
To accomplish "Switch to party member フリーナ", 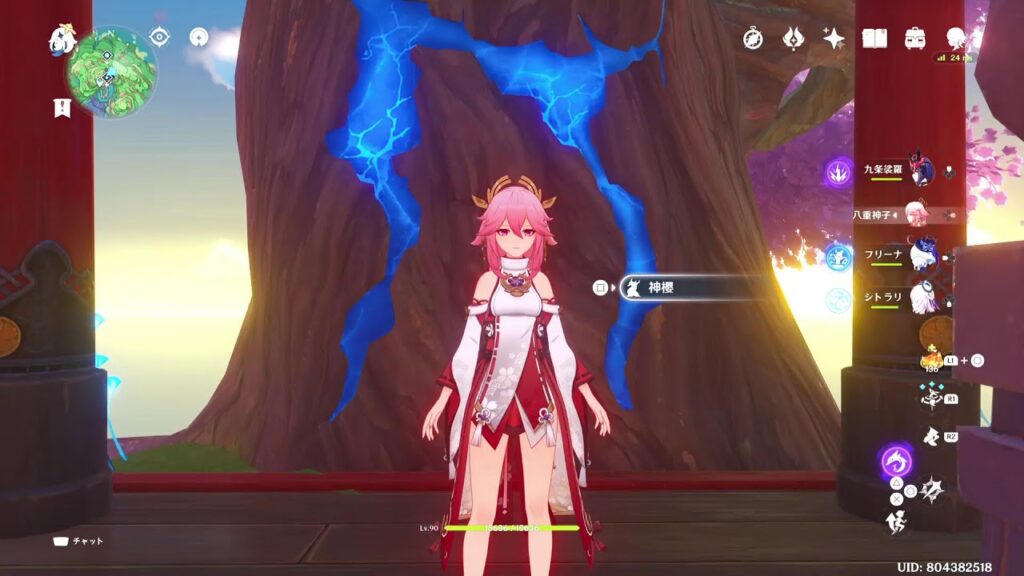I will click(x=920, y=255).
